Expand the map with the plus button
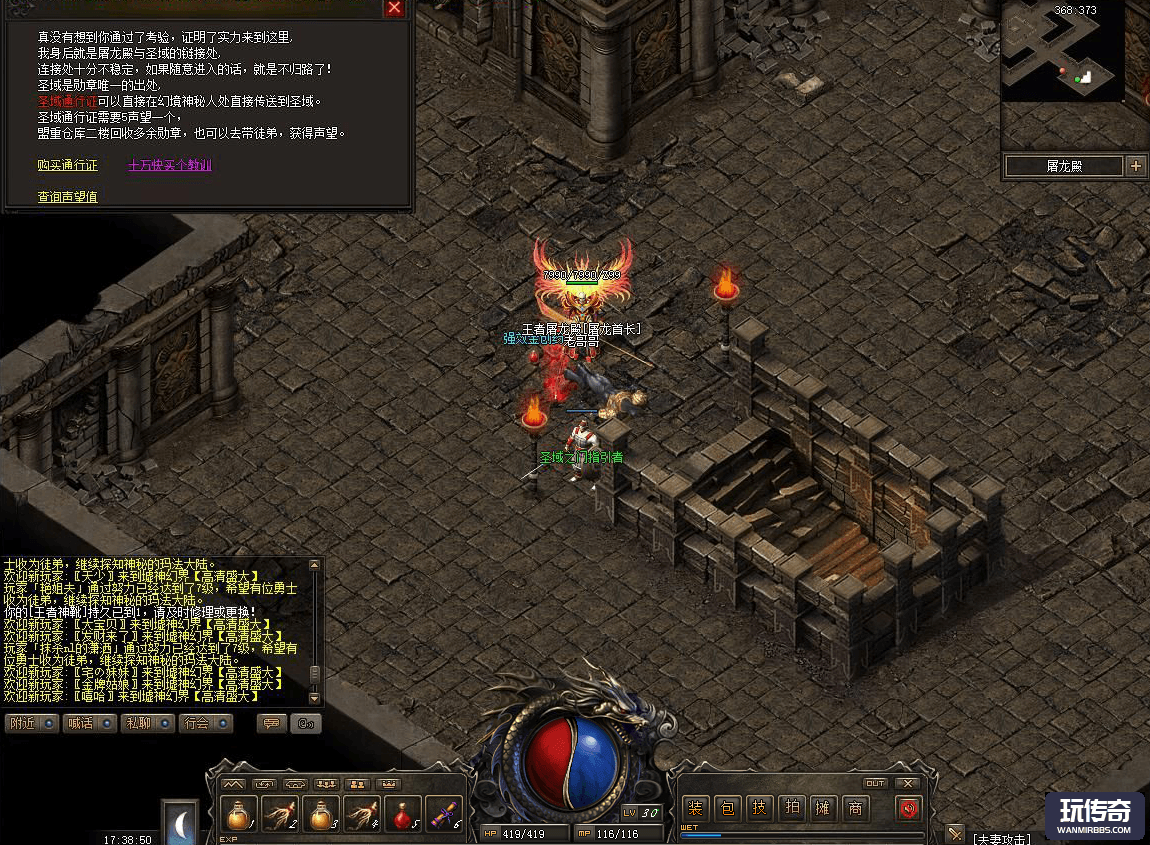This screenshot has width=1150, height=845. (1136, 166)
